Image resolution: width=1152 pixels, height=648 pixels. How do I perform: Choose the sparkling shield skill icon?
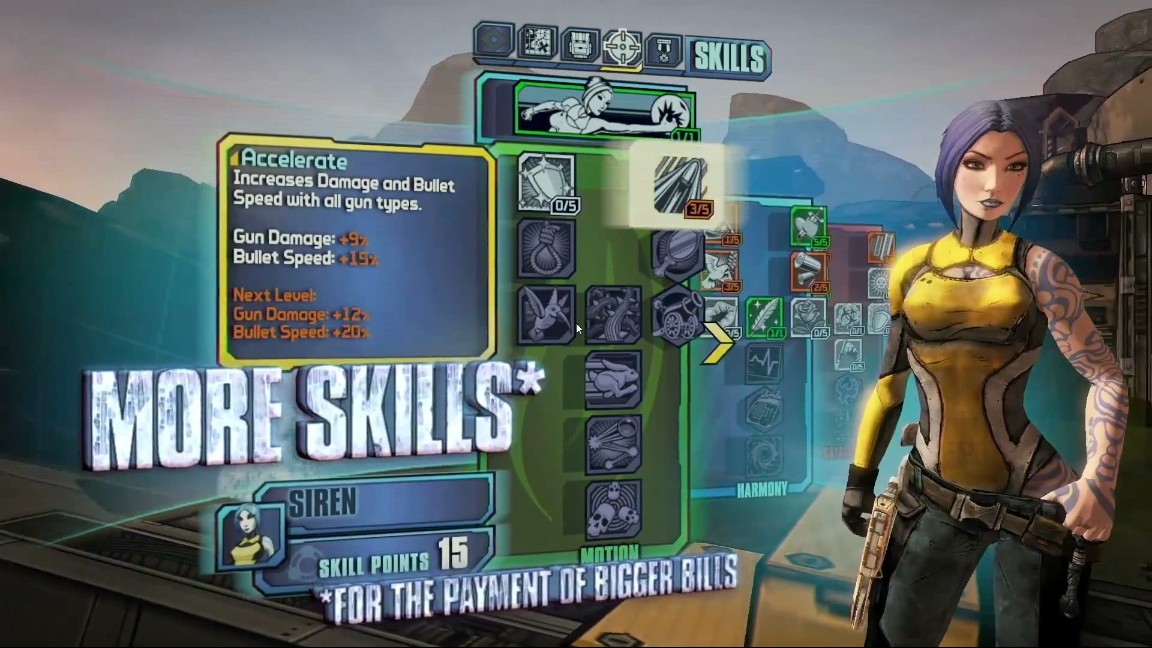tap(545, 181)
